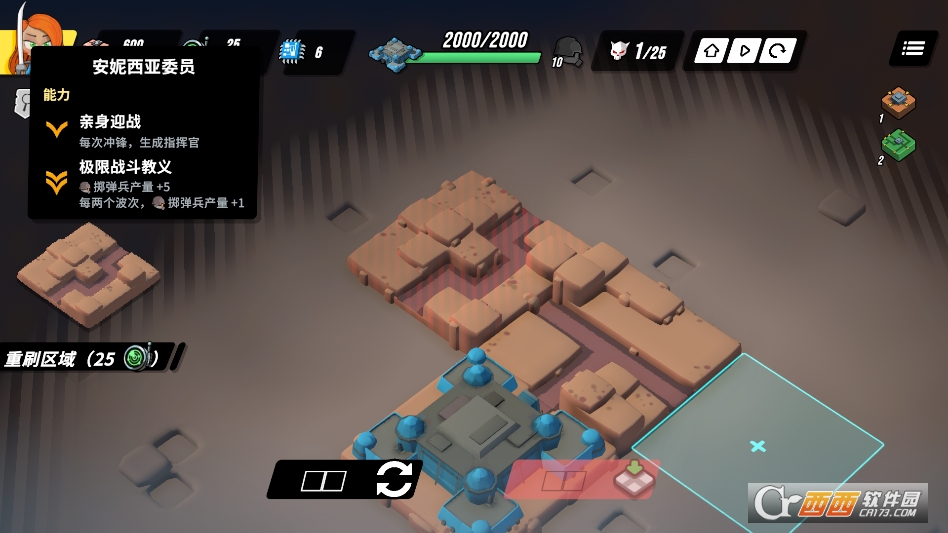The width and height of the screenshot is (948, 533).
Task: Select the orange terrain base icon
Action: pos(898,102)
